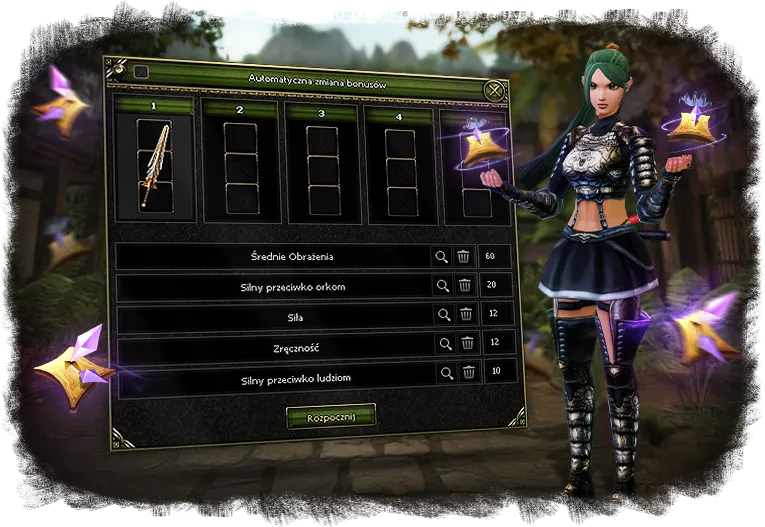Select the sword in slot 1

155,163
